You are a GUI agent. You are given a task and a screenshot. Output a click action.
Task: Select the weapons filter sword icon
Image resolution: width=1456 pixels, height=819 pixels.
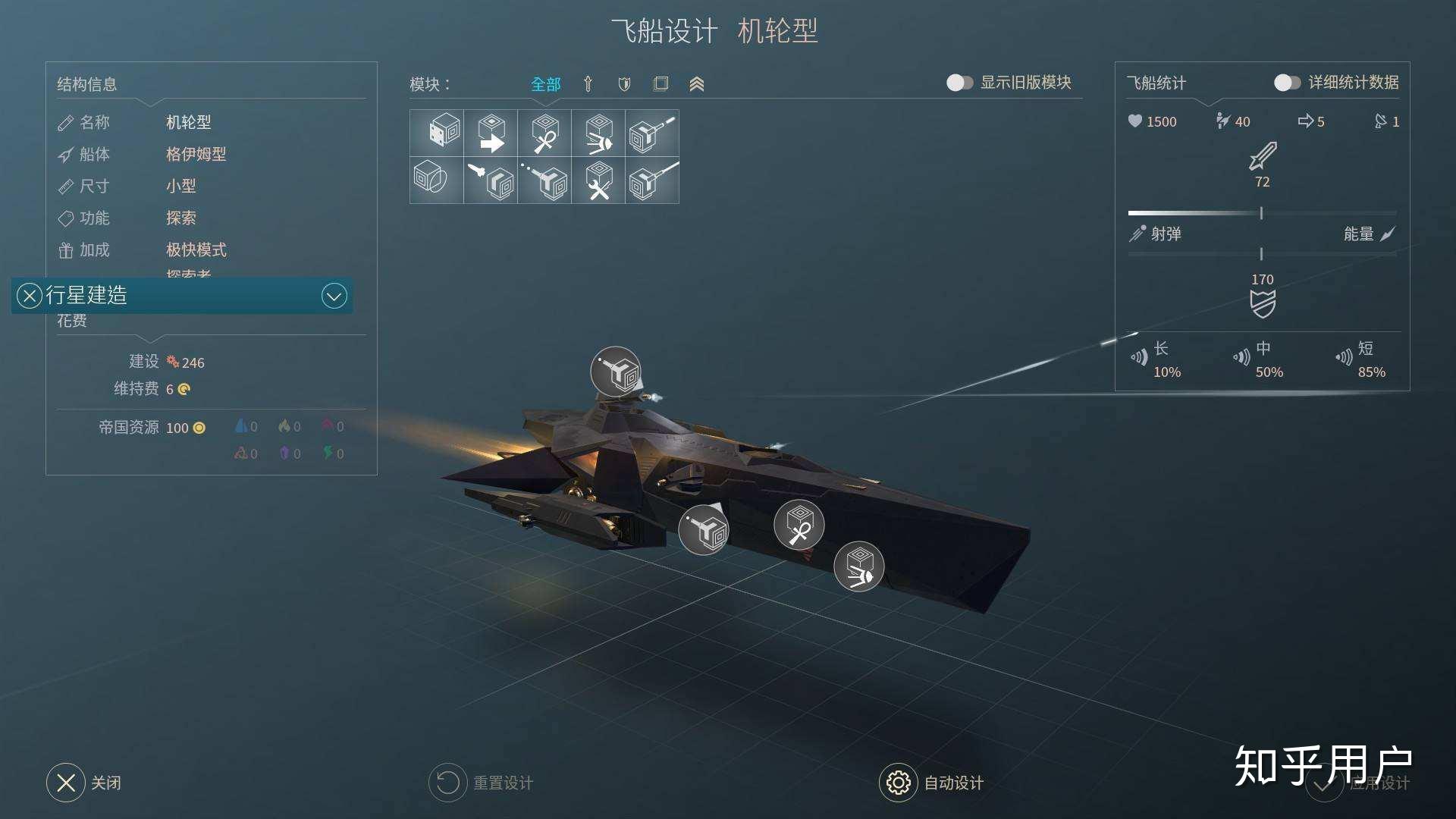[x=588, y=83]
